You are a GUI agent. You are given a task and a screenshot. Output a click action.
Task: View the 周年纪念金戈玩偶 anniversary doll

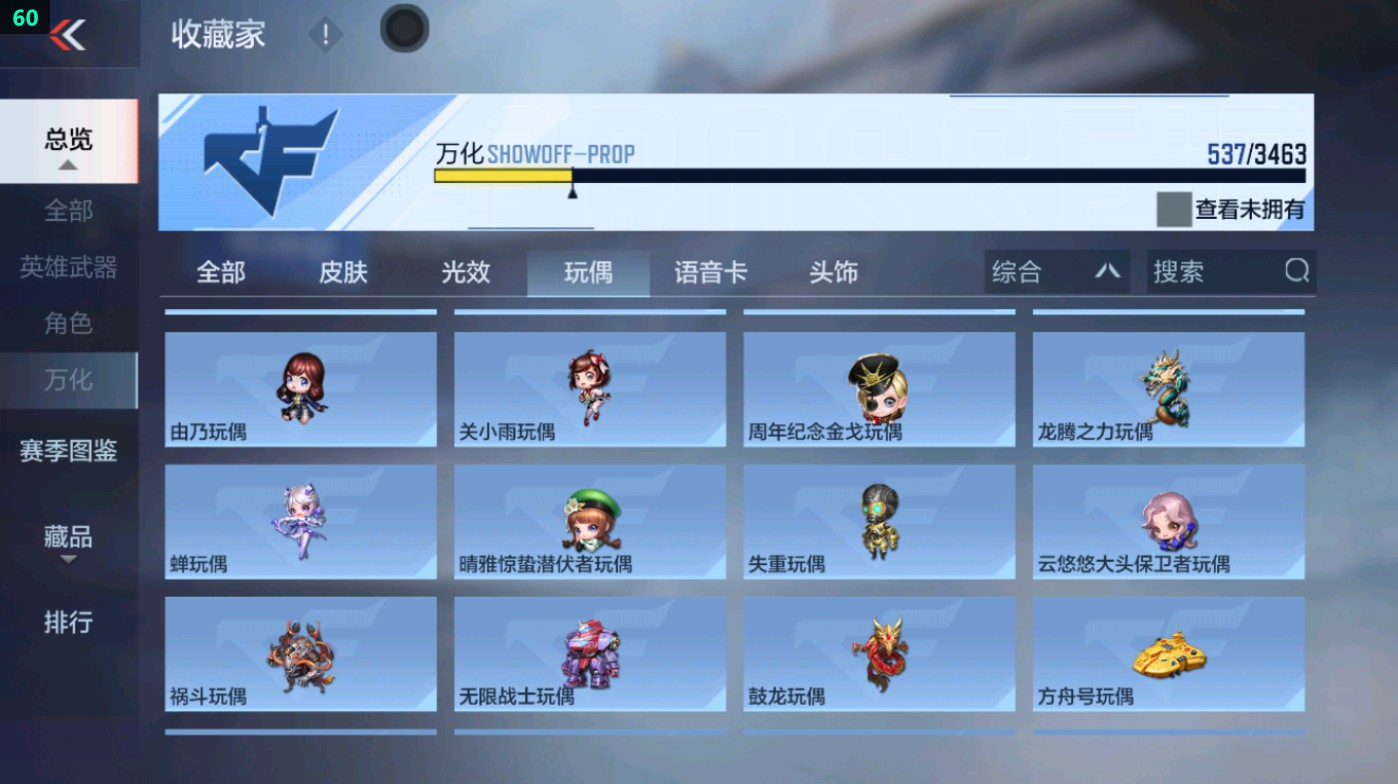tap(878, 389)
